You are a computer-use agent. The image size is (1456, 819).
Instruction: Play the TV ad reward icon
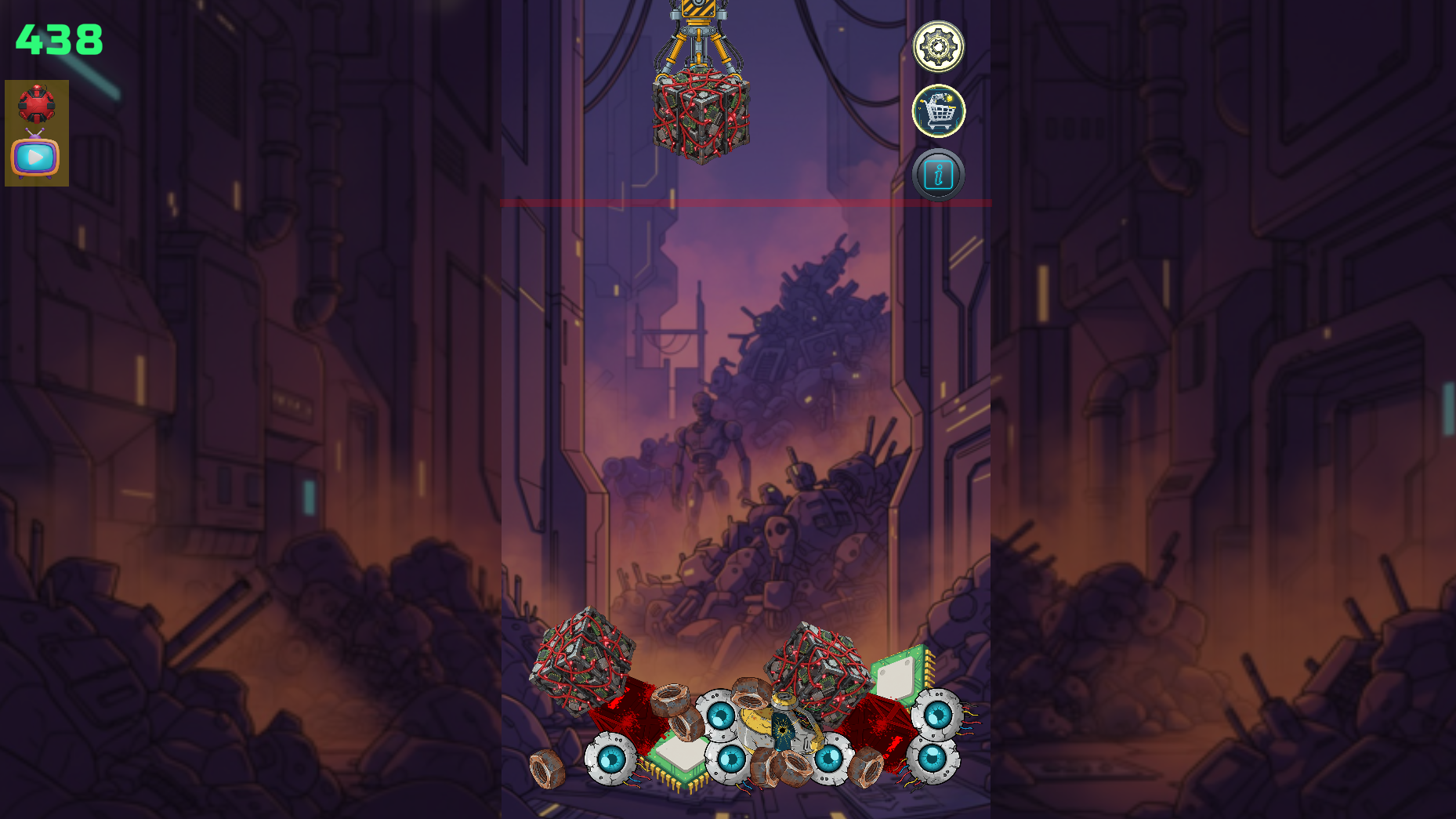[x=34, y=157]
